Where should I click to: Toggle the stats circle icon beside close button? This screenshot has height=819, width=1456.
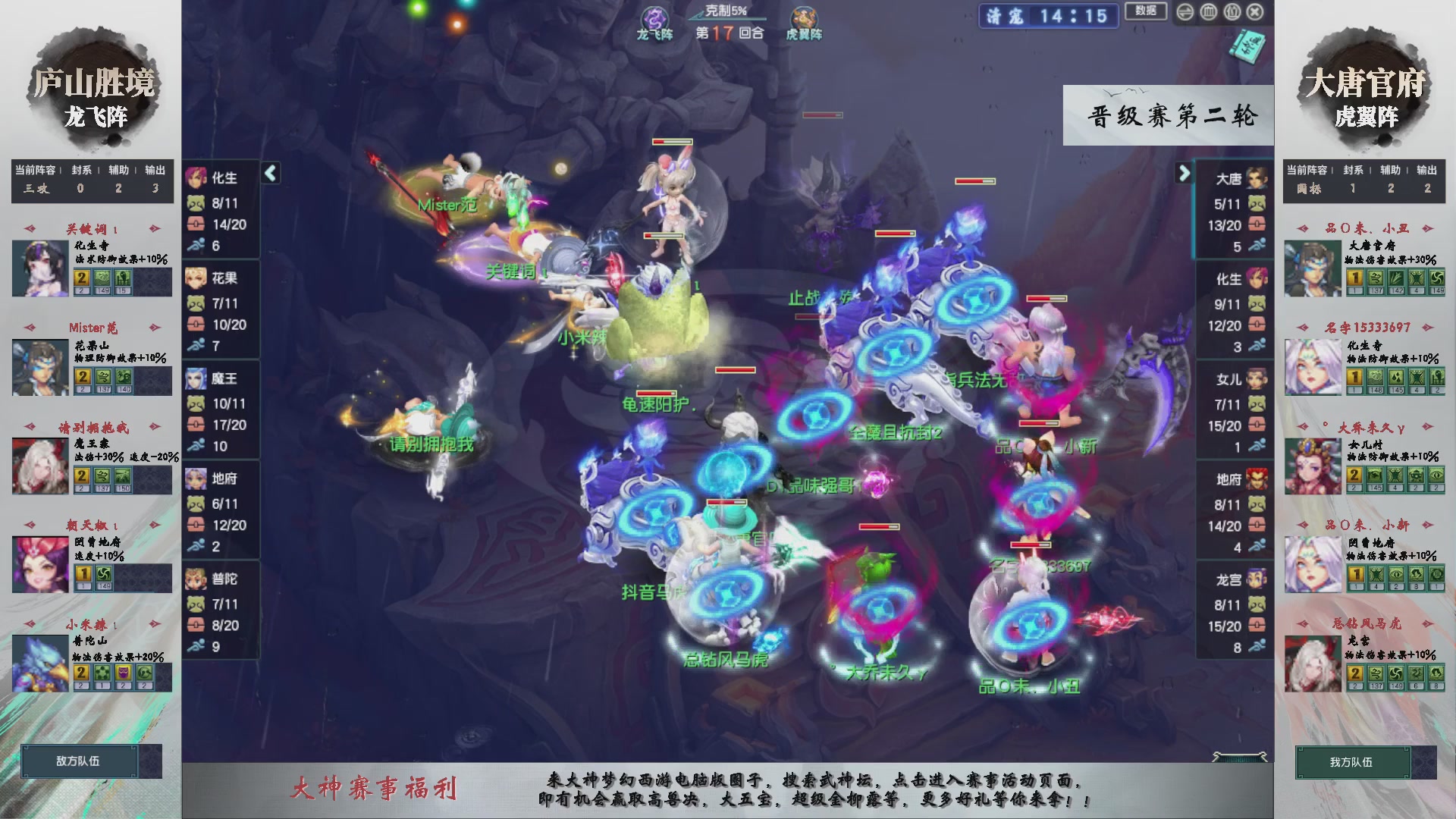(1232, 11)
